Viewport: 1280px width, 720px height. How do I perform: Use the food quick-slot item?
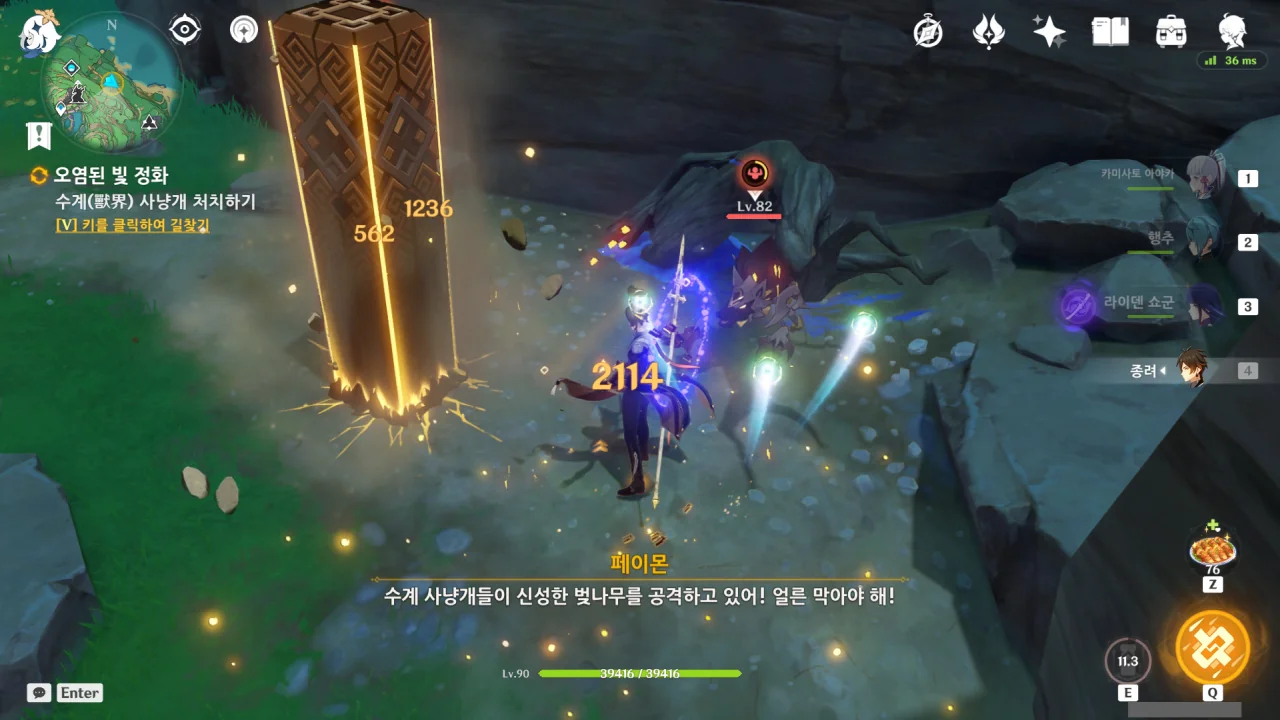click(1212, 550)
